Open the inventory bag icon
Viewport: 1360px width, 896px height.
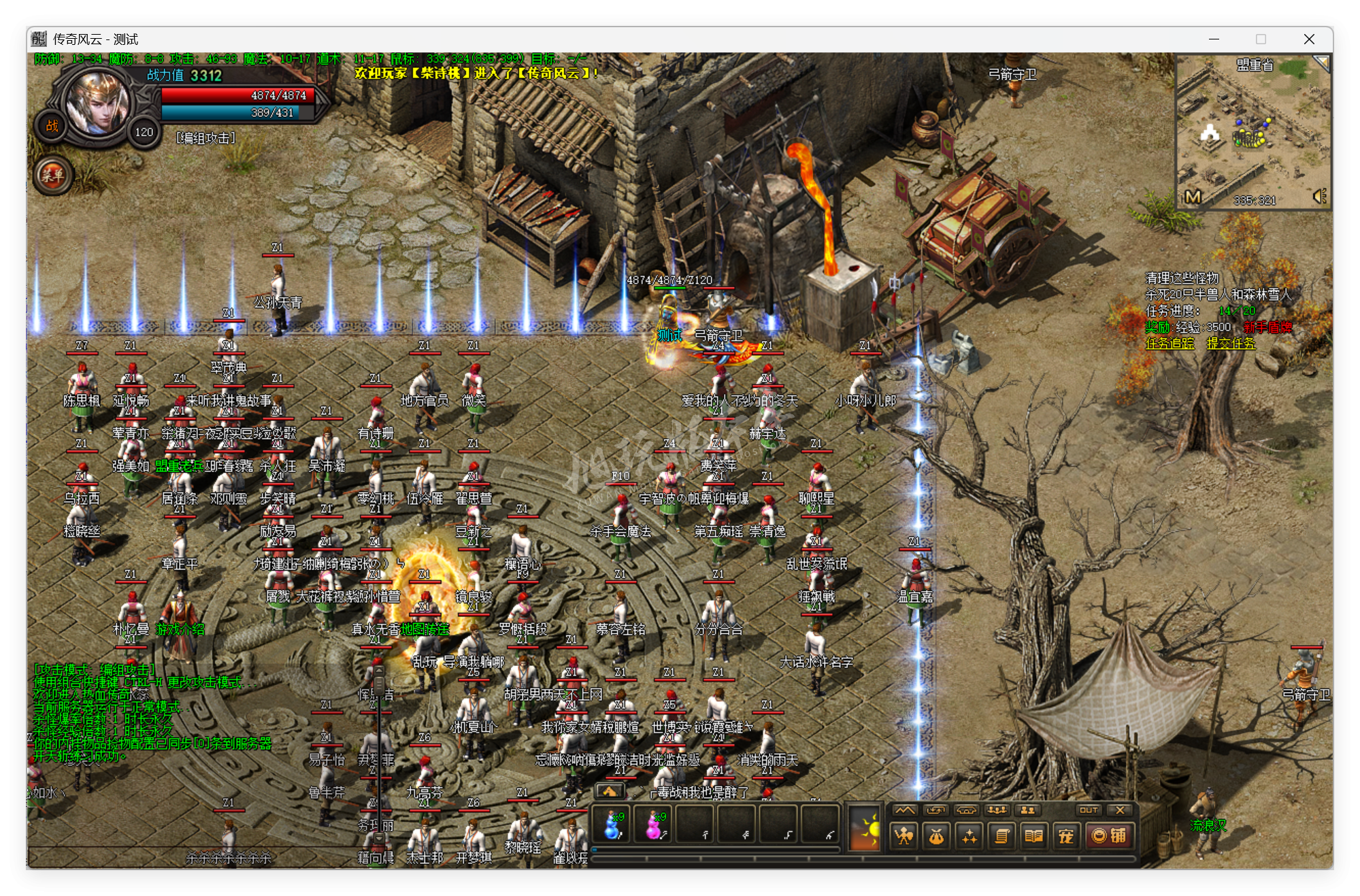click(x=937, y=837)
